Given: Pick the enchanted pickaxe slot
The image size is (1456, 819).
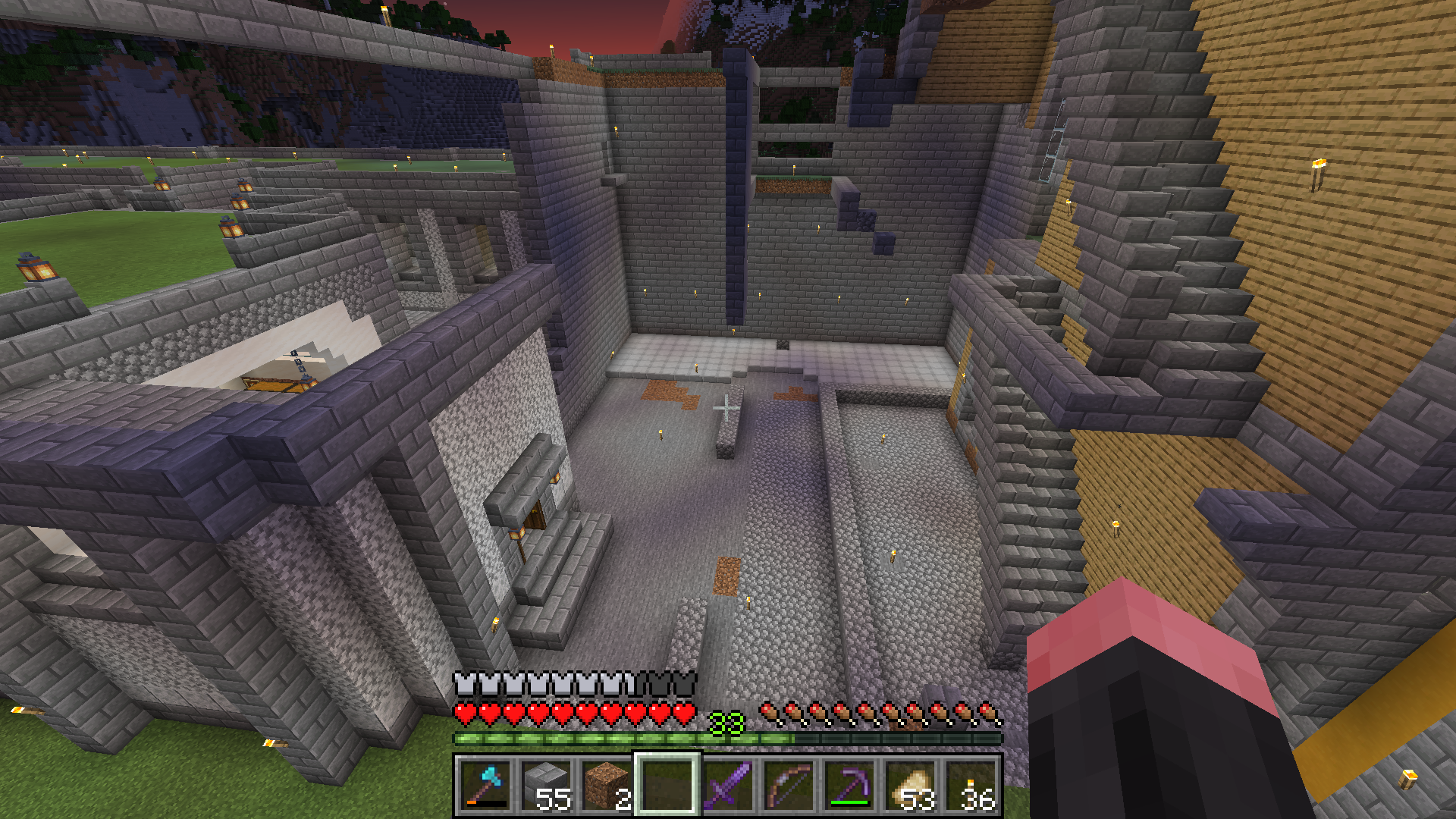Looking at the screenshot, I should [x=849, y=786].
